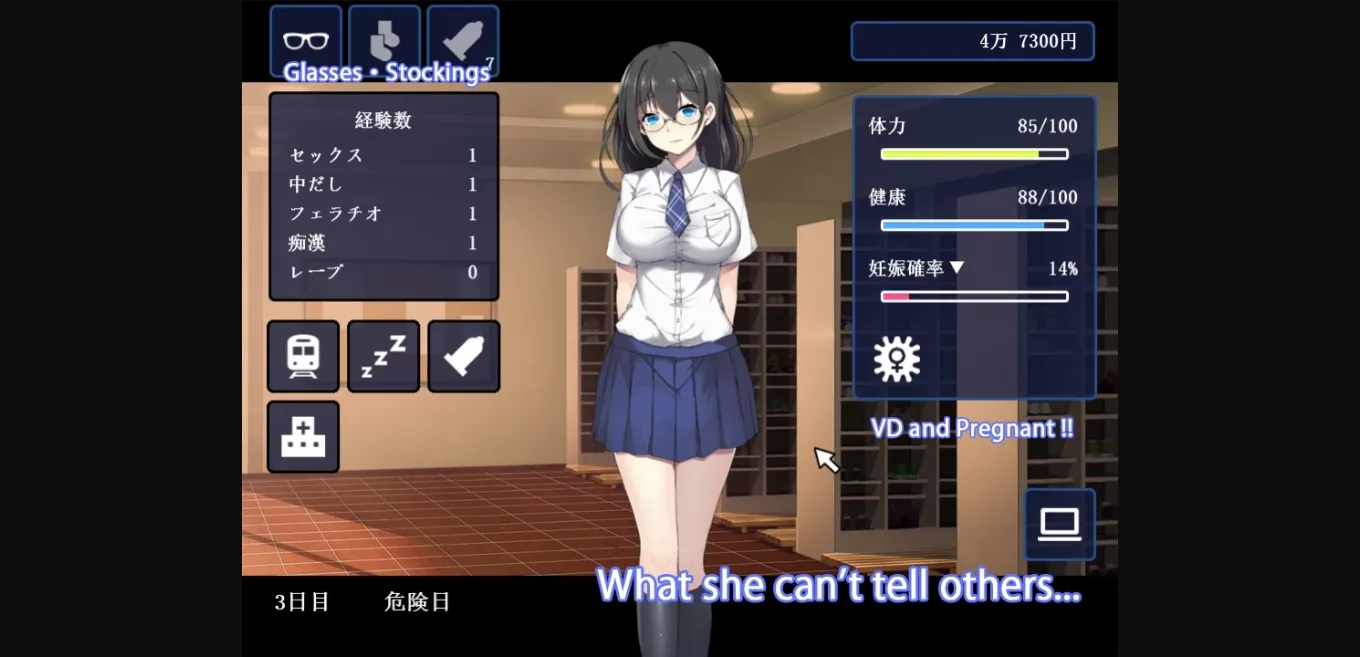This screenshot has height=657, width=1360.
Task: Choose the sleep (zzz) button
Action: click(383, 356)
